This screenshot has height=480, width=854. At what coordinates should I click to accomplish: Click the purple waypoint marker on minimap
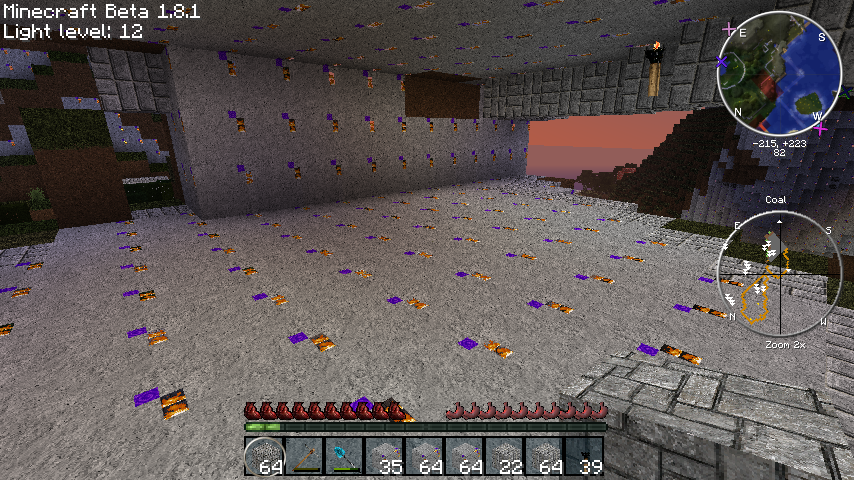click(722, 63)
